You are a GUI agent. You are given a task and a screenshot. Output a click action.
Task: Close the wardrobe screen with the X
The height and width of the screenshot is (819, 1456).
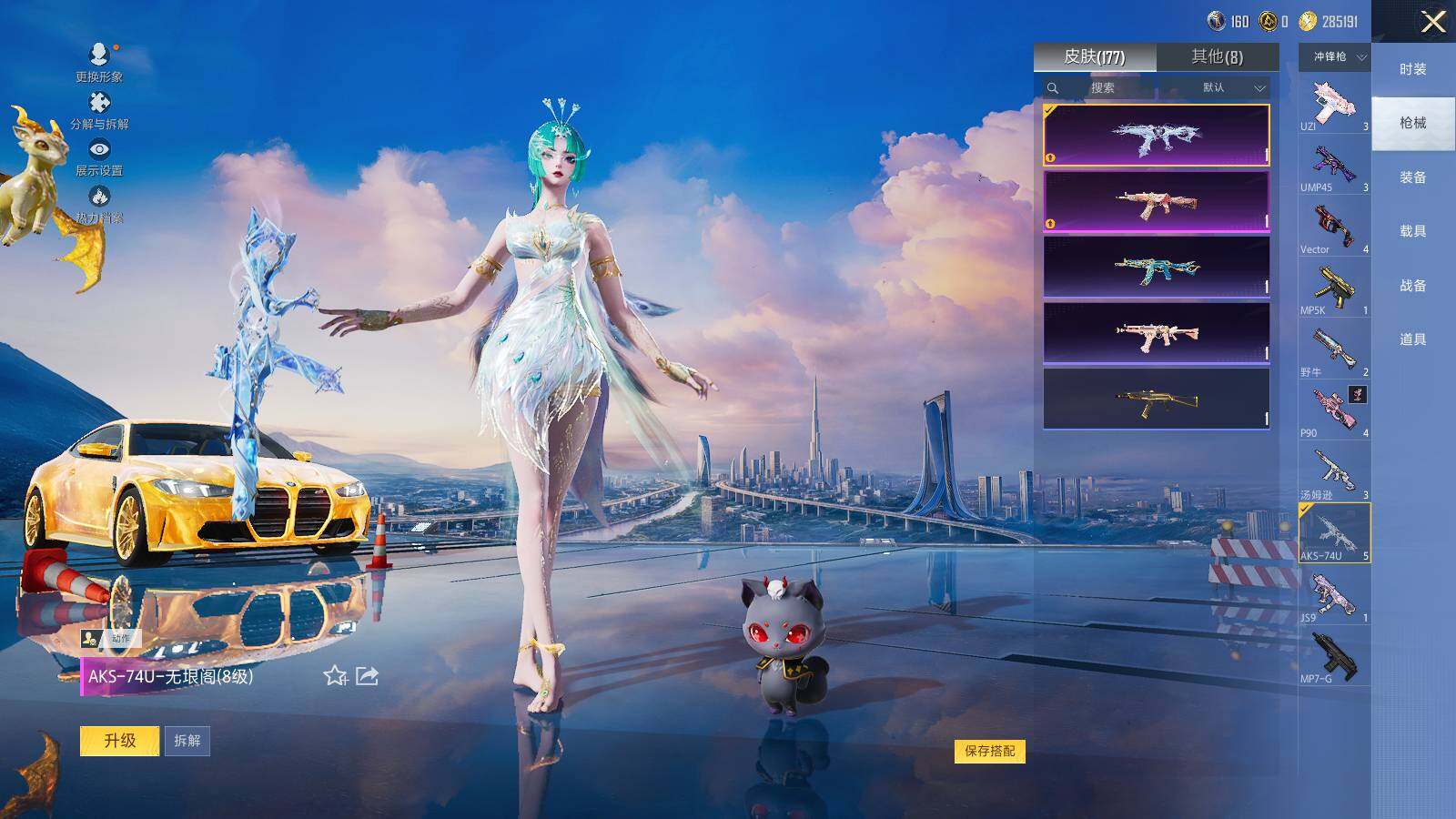[1433, 22]
